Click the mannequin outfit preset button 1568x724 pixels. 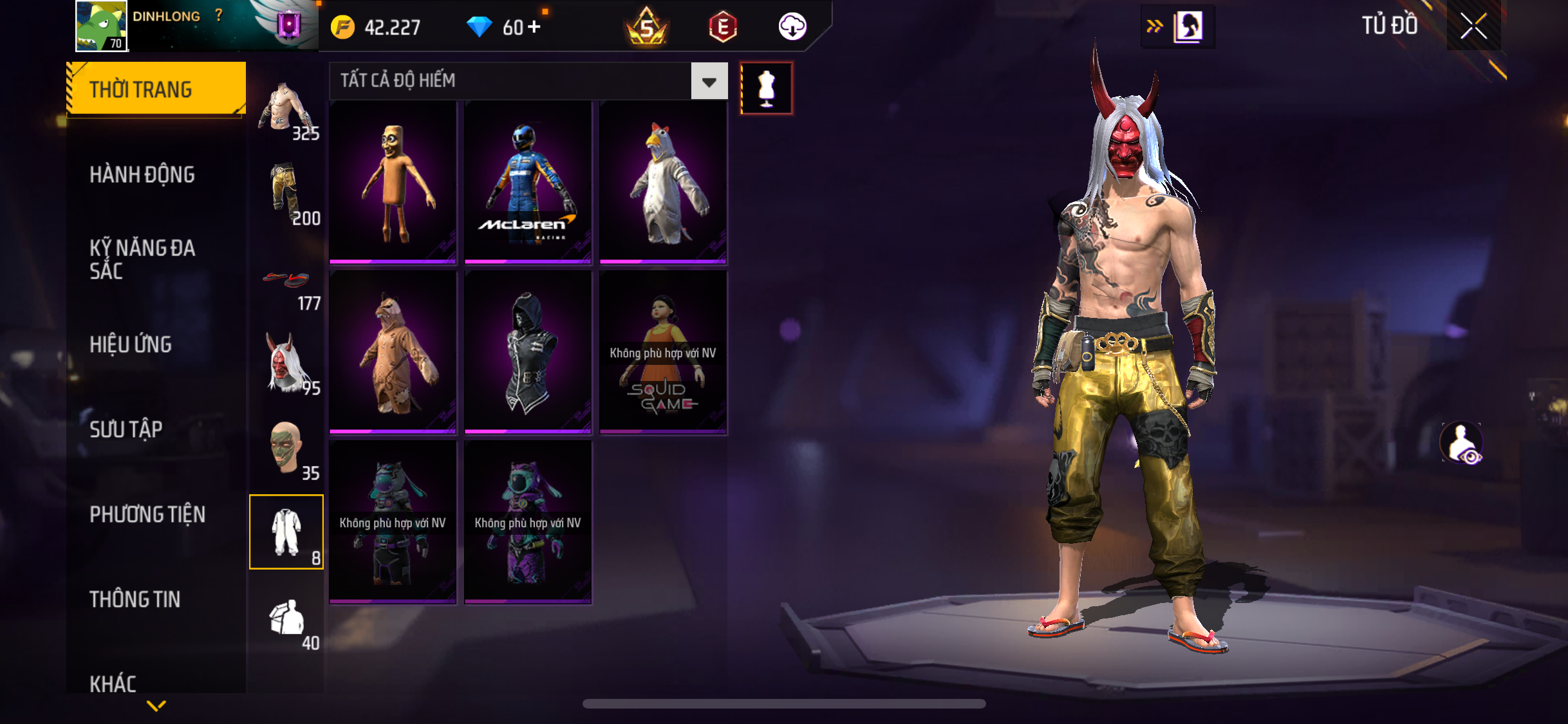click(x=766, y=88)
